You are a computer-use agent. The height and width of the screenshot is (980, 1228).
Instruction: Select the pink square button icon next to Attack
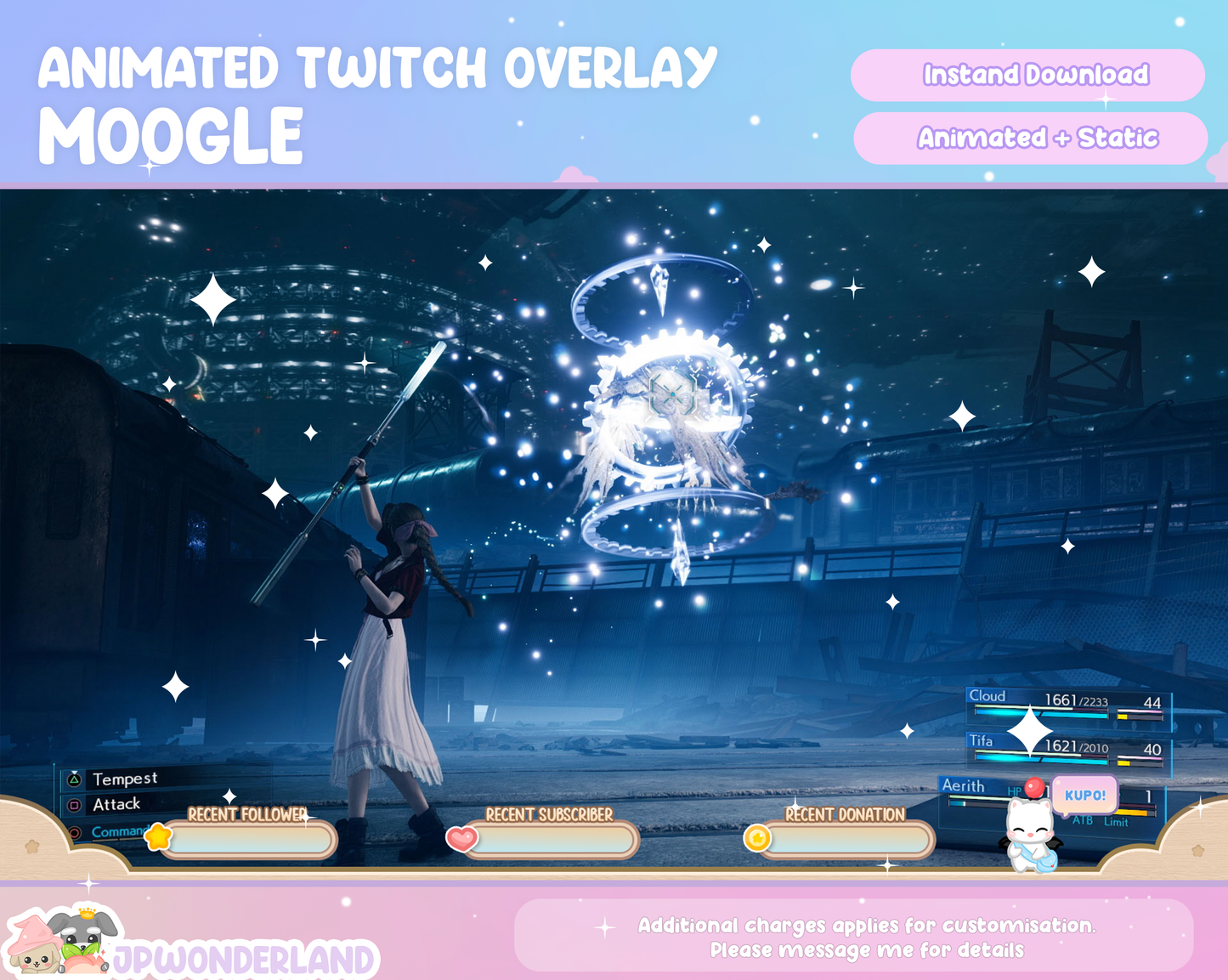[74, 804]
